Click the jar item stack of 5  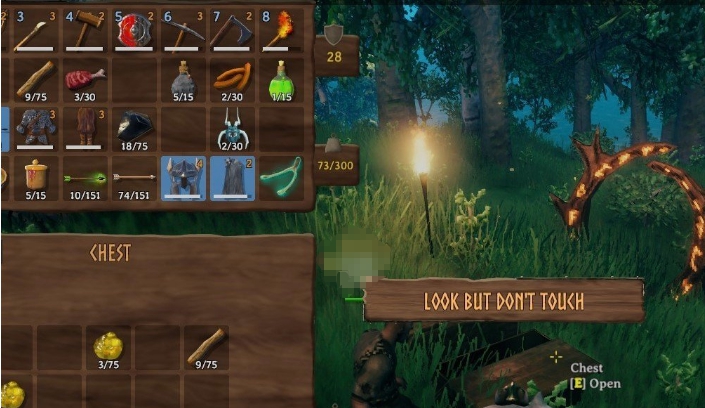pyautogui.click(x=37, y=176)
